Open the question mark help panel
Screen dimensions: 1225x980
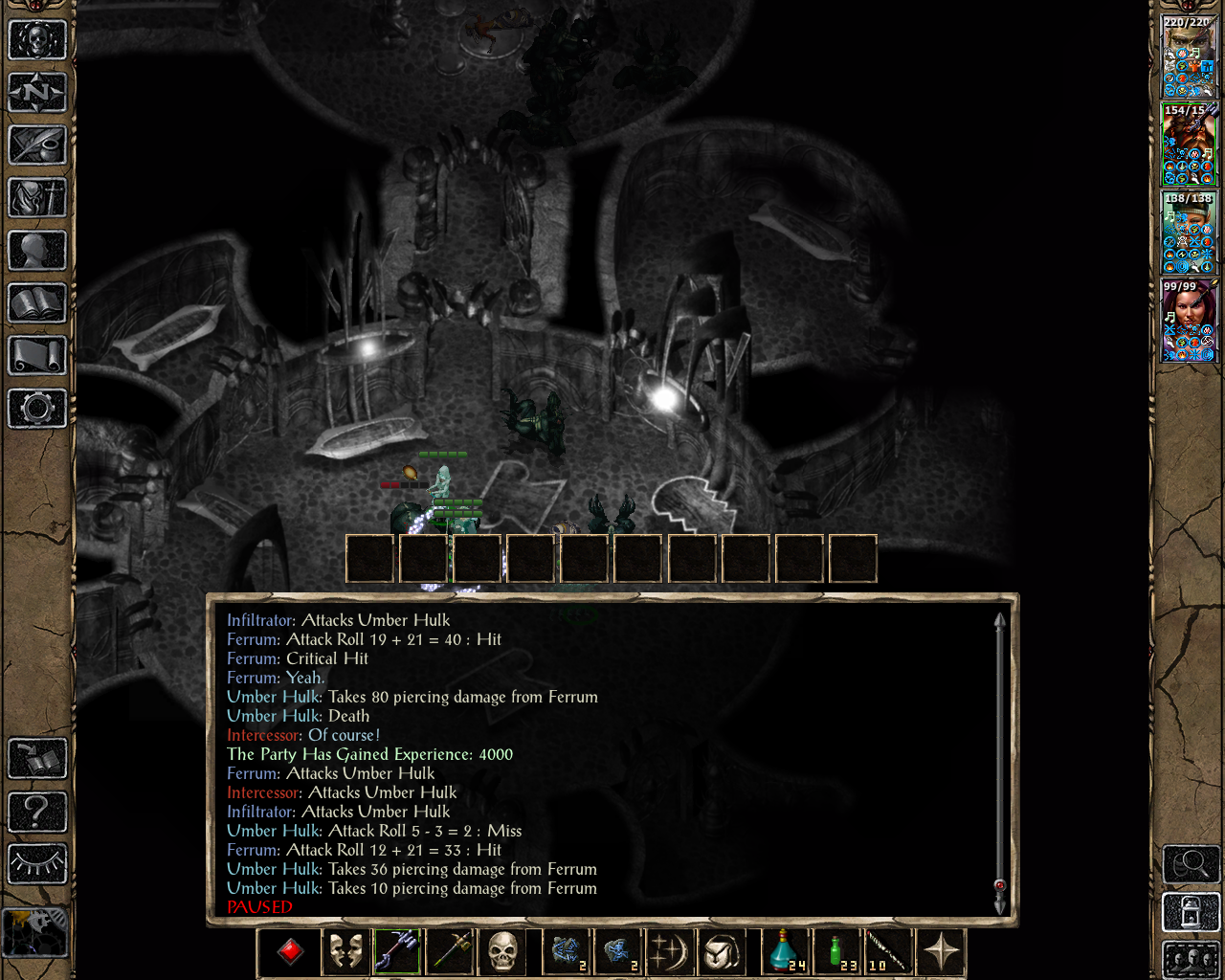point(36,813)
